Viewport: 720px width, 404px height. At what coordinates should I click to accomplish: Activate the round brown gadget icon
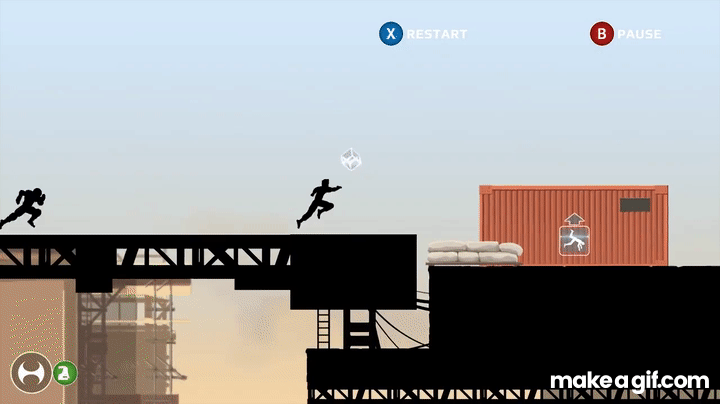click(30, 372)
